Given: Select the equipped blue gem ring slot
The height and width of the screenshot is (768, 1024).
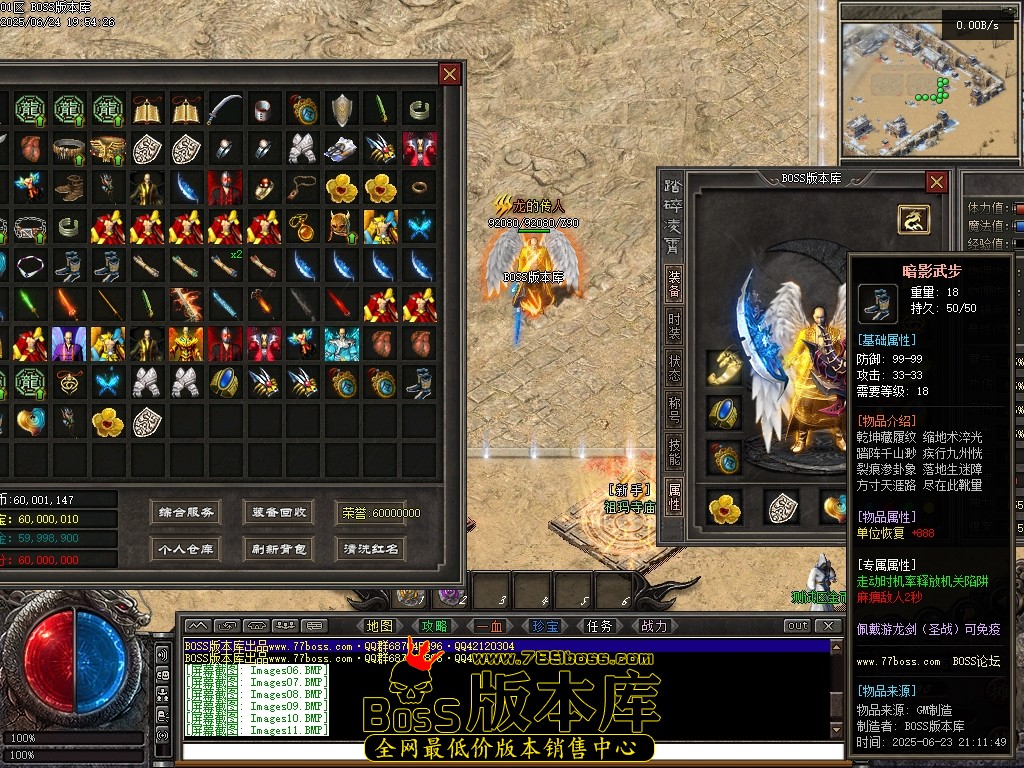Looking at the screenshot, I should point(723,412).
